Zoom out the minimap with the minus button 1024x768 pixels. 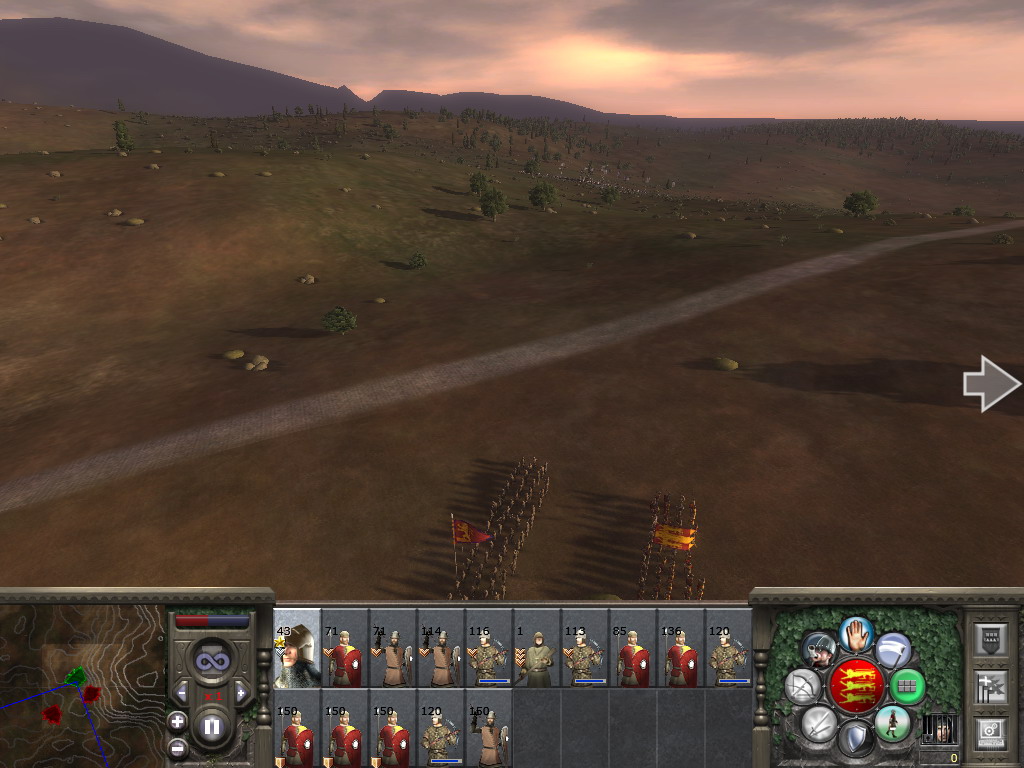(x=177, y=747)
